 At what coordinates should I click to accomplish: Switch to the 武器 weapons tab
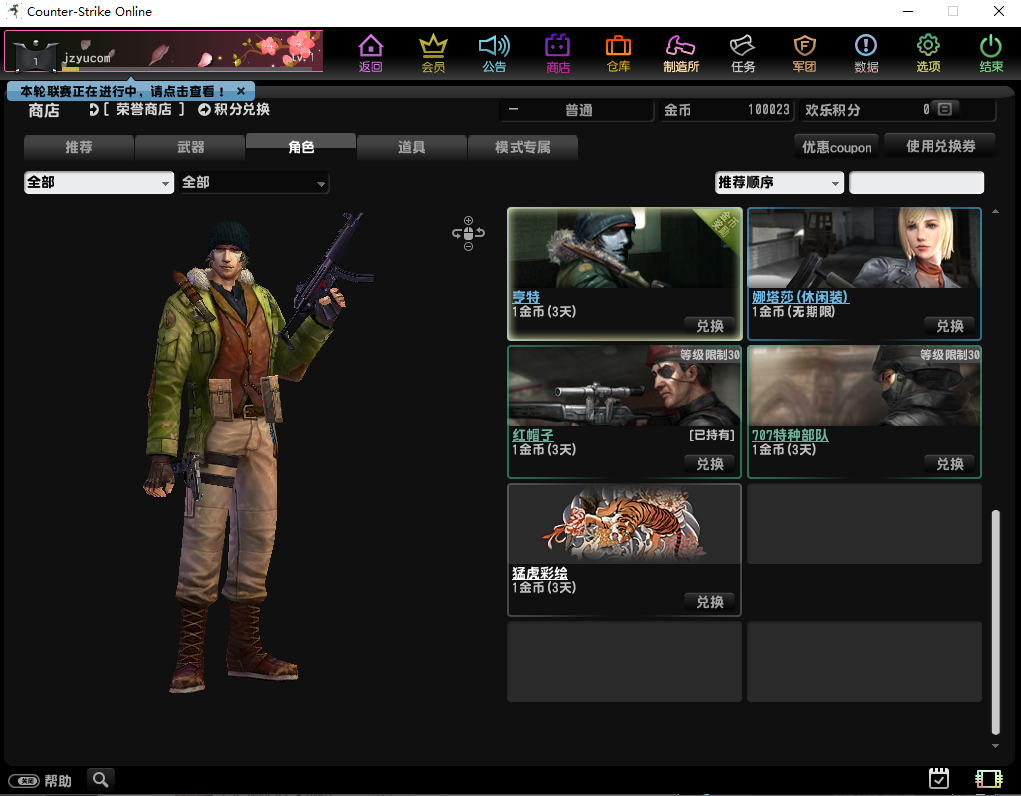tap(190, 148)
